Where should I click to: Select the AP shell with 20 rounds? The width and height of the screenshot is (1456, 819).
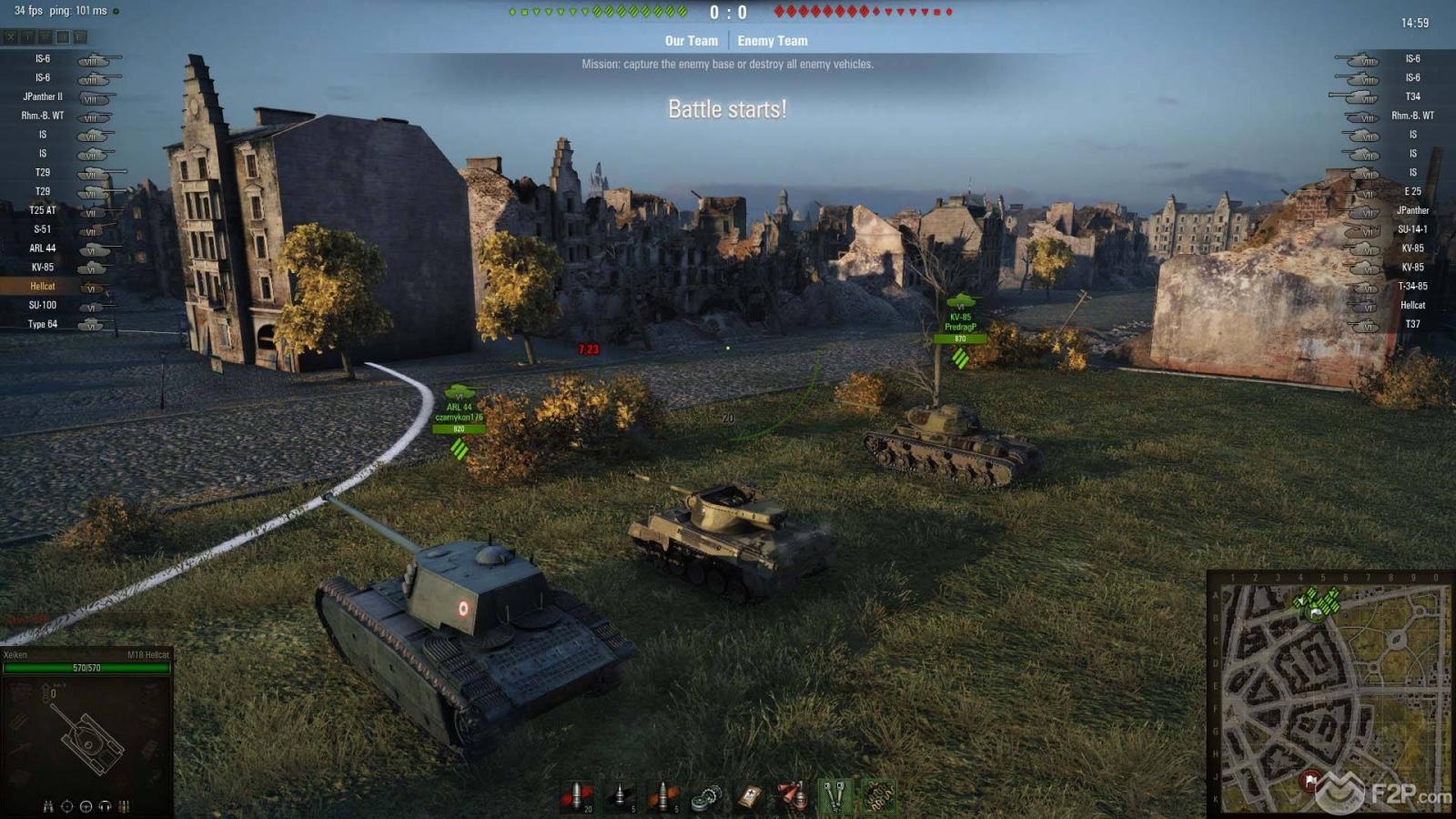[576, 796]
